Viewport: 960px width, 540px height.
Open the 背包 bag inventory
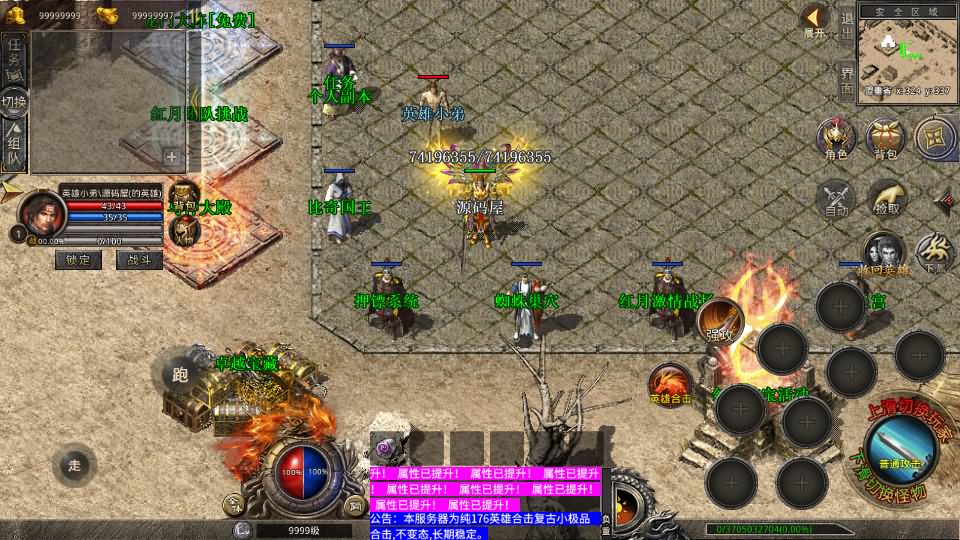click(885, 138)
